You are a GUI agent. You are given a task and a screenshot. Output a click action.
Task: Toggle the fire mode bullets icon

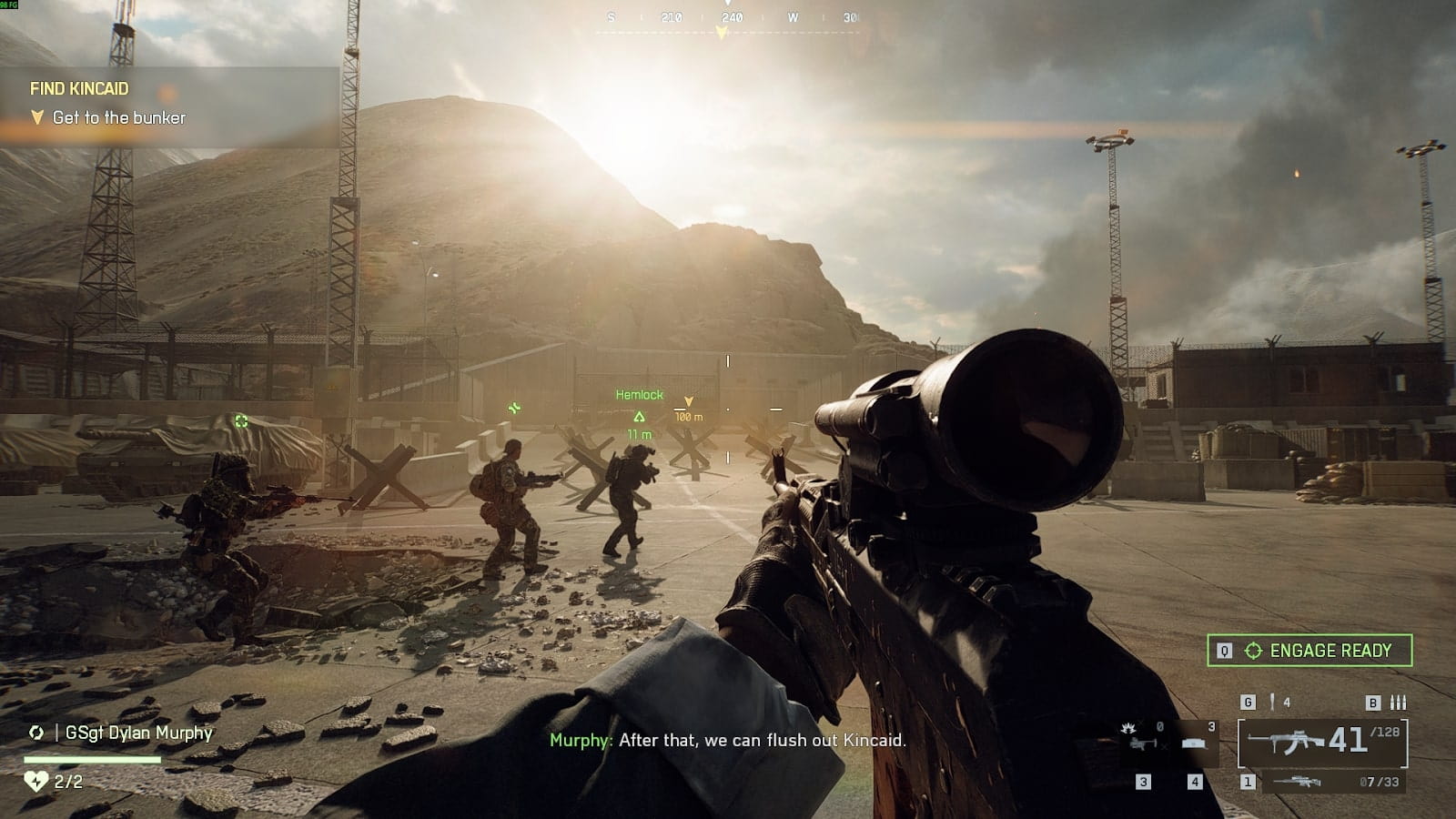(x=1399, y=703)
